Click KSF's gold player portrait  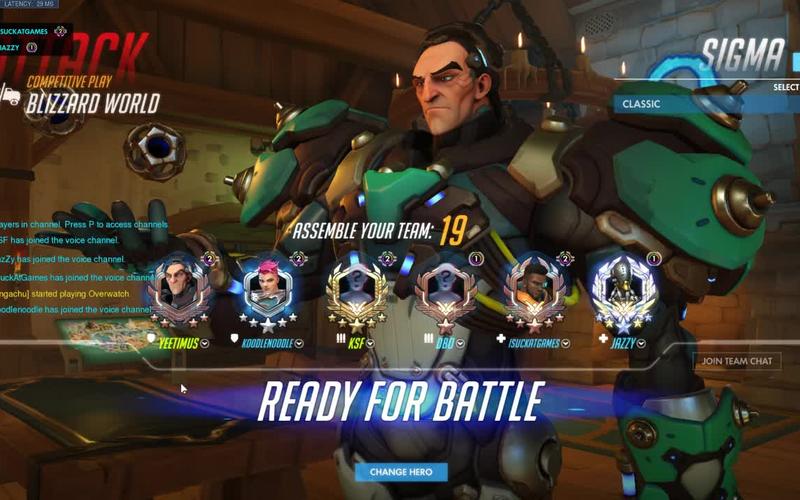click(357, 290)
